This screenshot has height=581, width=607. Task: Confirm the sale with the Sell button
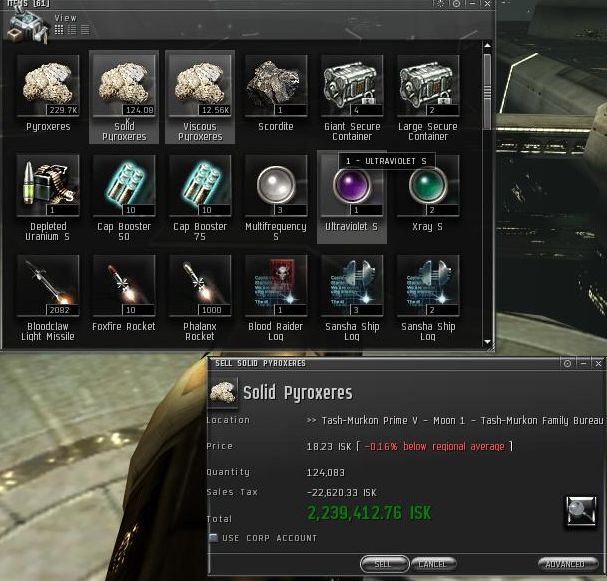pos(384,564)
